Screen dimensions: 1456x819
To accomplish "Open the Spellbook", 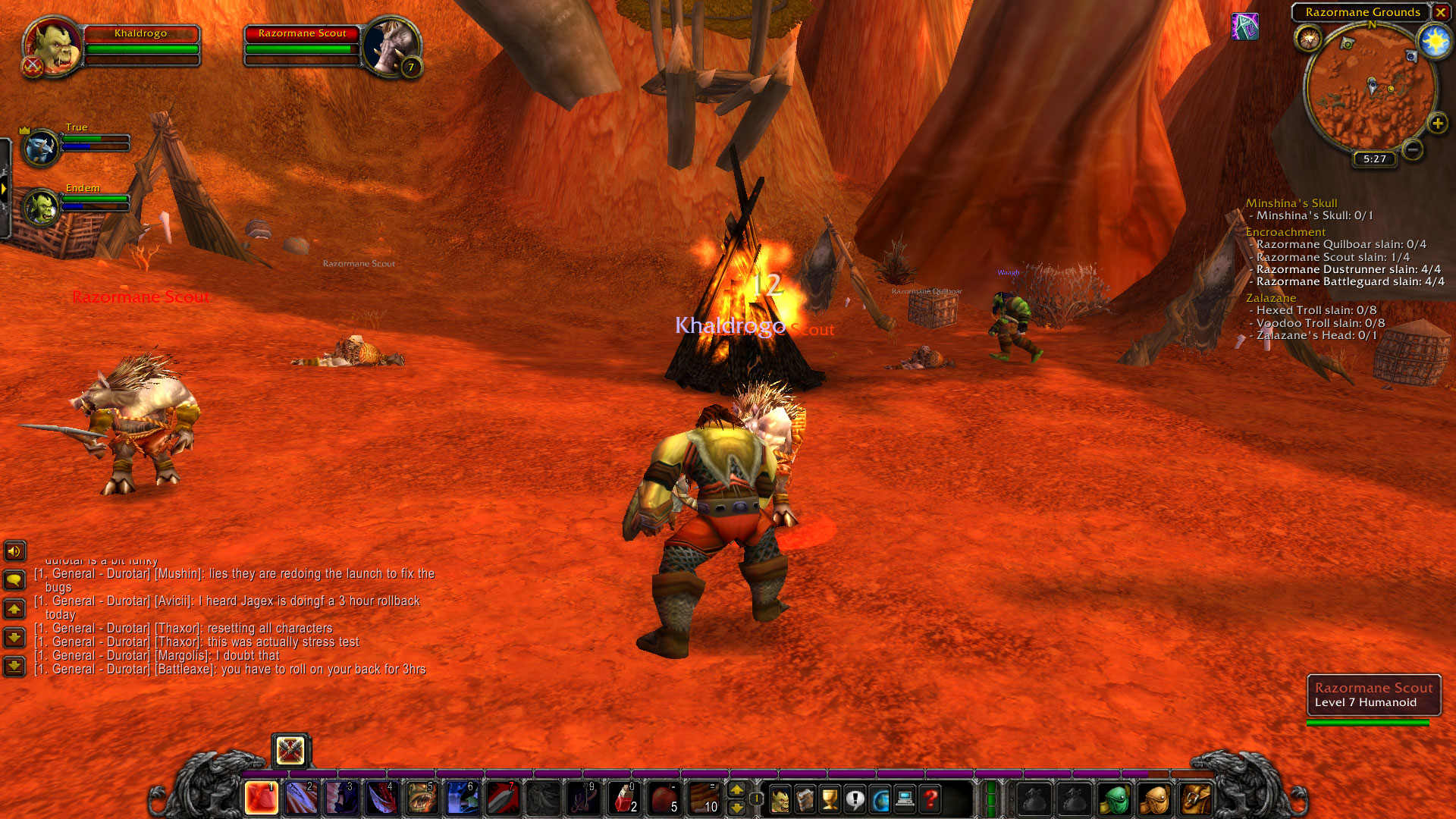I will [x=805, y=799].
